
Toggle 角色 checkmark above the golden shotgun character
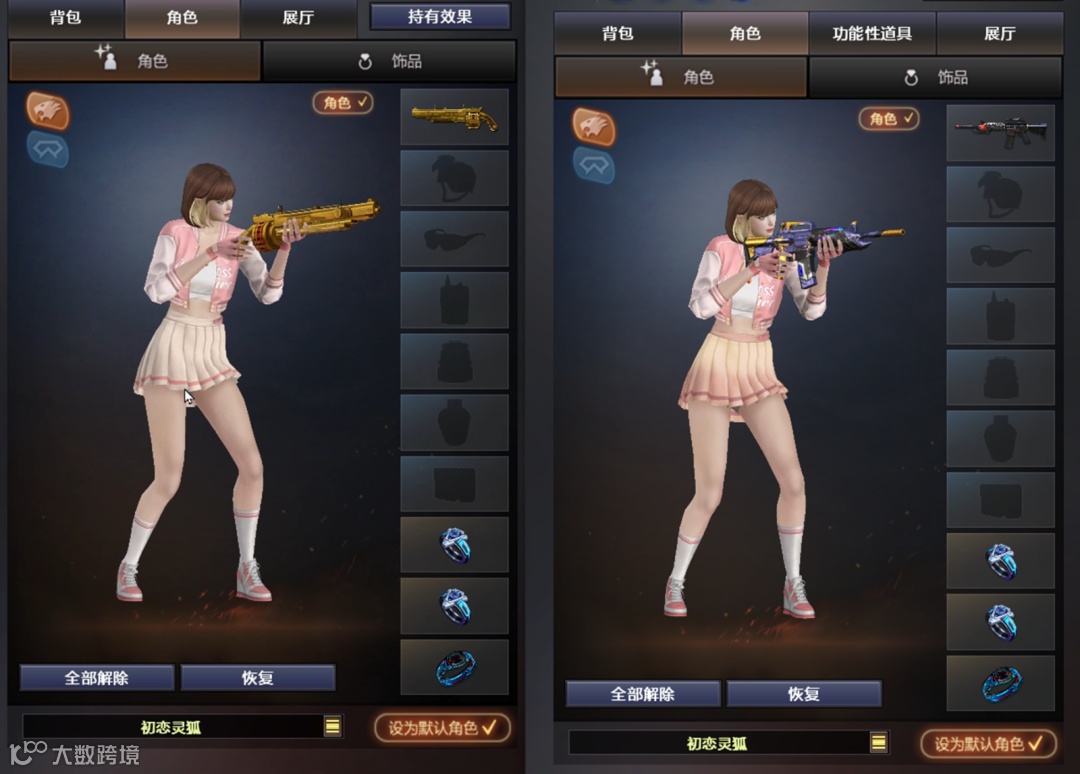point(343,102)
